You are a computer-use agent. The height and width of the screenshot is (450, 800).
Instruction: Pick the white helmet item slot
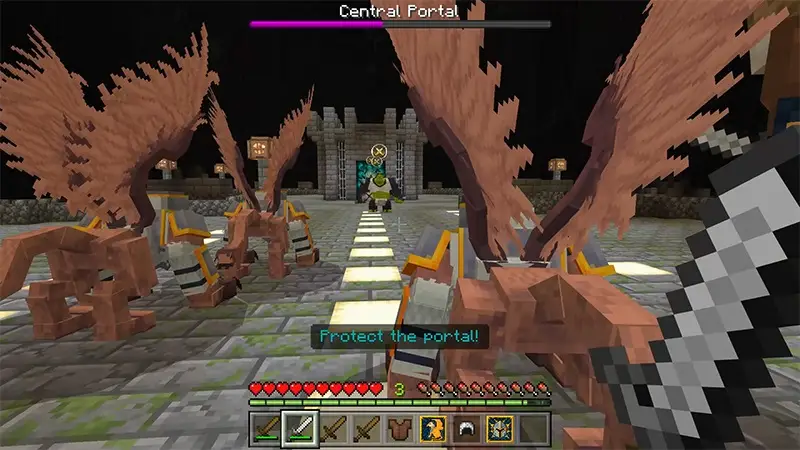467,427
